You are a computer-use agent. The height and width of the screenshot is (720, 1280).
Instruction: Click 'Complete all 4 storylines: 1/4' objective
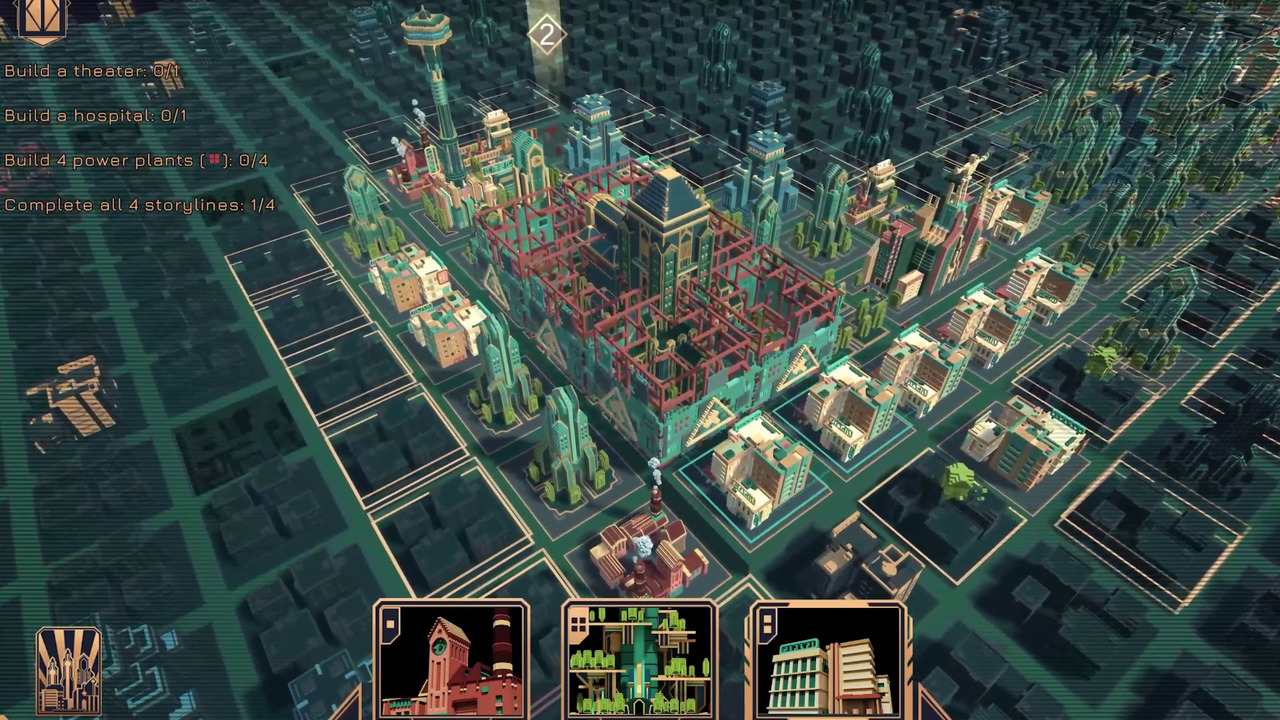[x=140, y=204]
